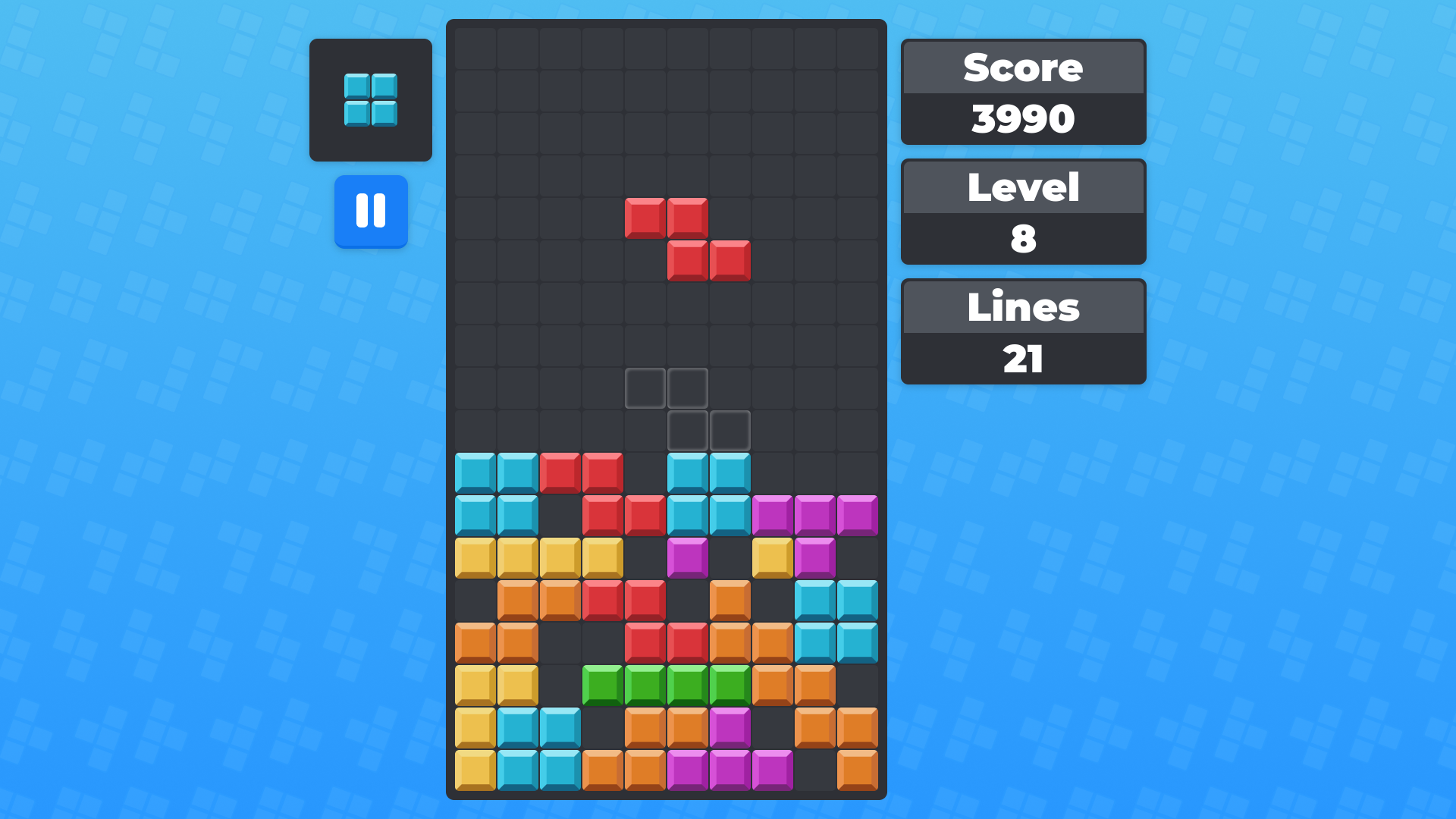Click the pause button
The width and height of the screenshot is (1456, 819).
[x=371, y=212]
